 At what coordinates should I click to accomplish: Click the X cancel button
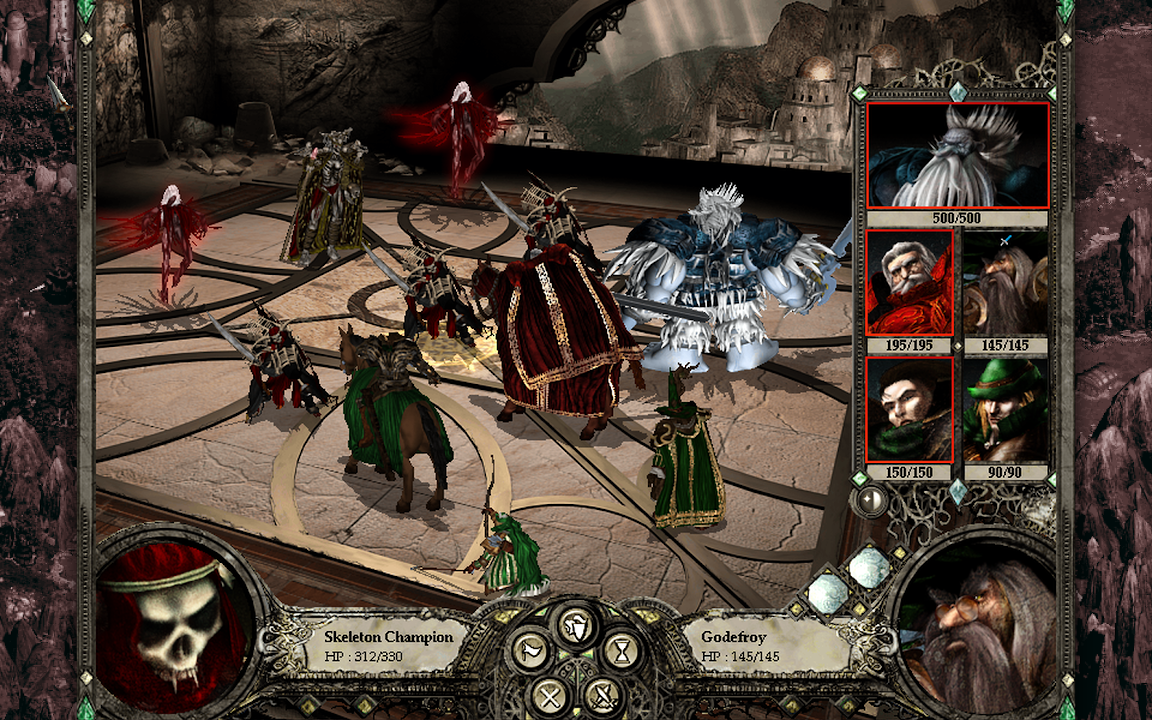[549, 694]
